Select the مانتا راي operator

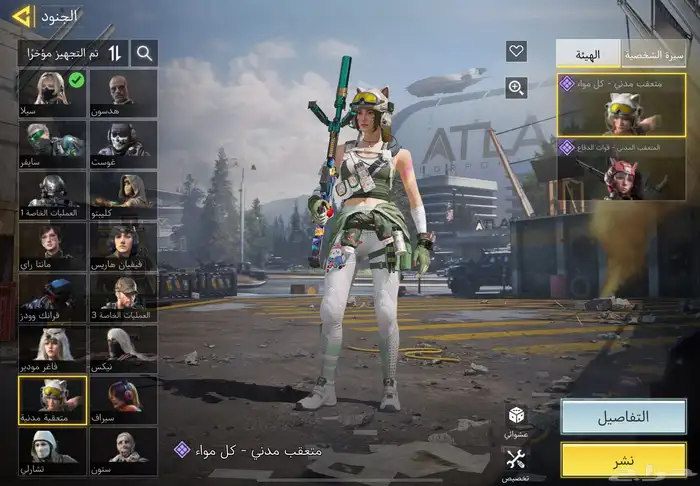[52, 246]
